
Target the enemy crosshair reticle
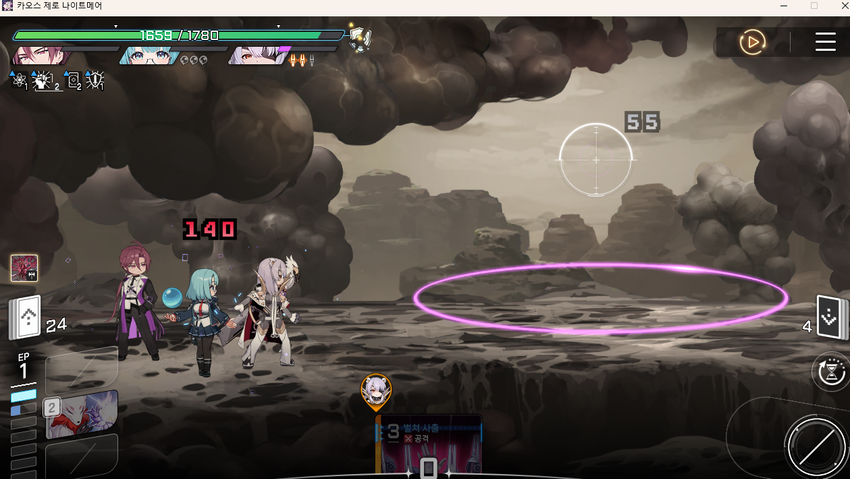coord(595,158)
